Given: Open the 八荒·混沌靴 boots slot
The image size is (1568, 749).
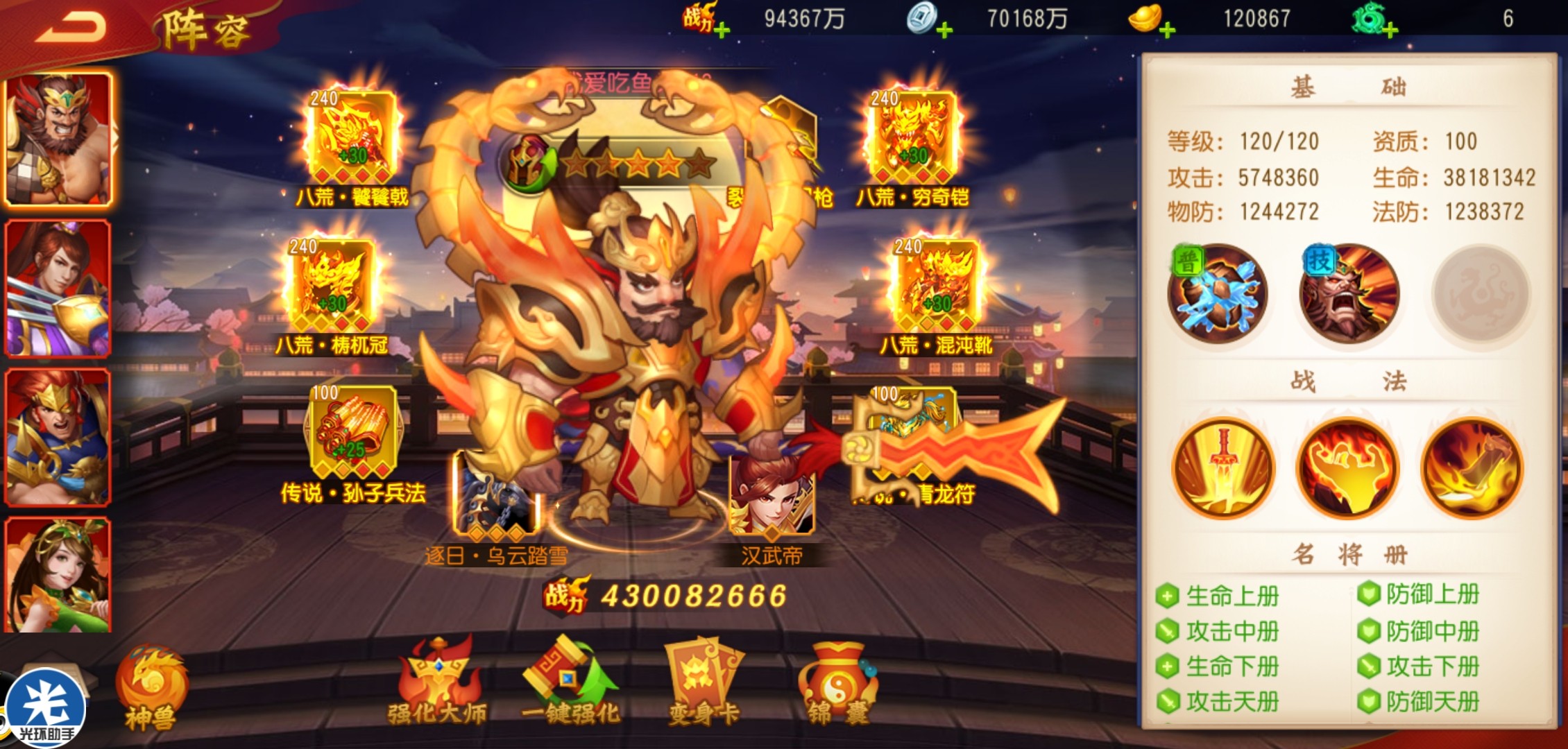Looking at the screenshot, I should [x=935, y=286].
